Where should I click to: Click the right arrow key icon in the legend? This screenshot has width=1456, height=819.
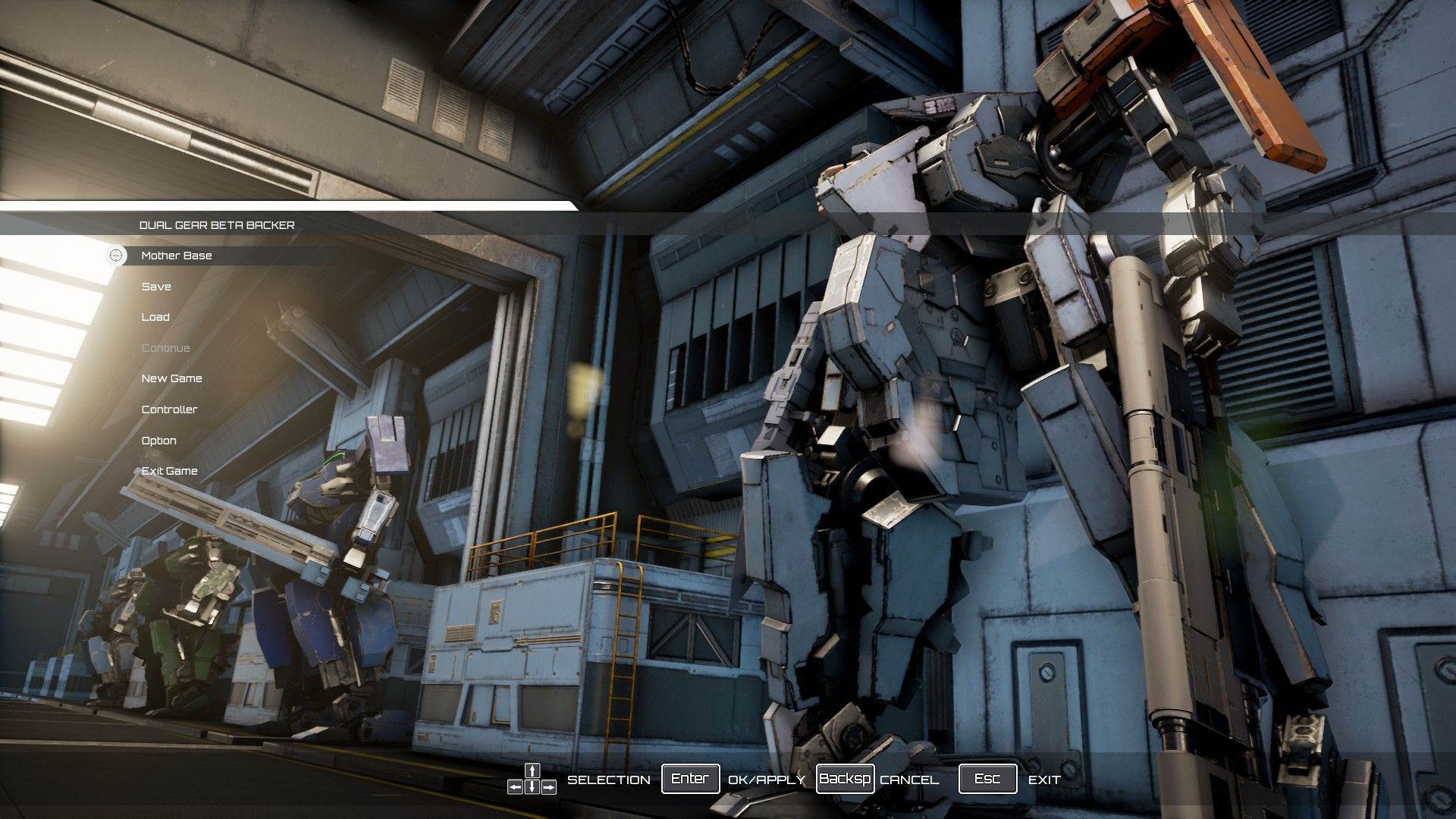click(x=548, y=788)
